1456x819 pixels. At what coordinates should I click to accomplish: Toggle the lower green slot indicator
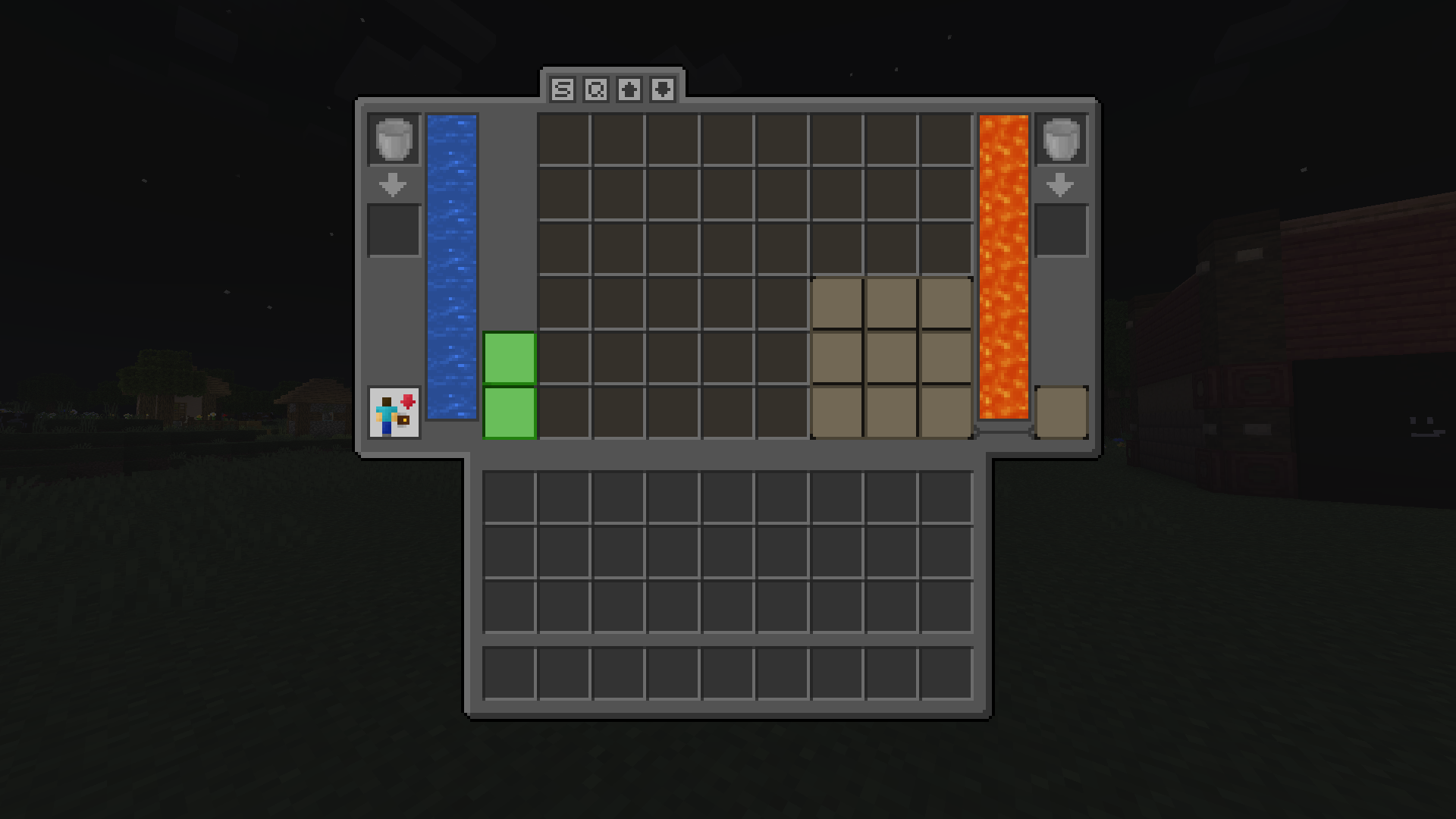tap(509, 413)
